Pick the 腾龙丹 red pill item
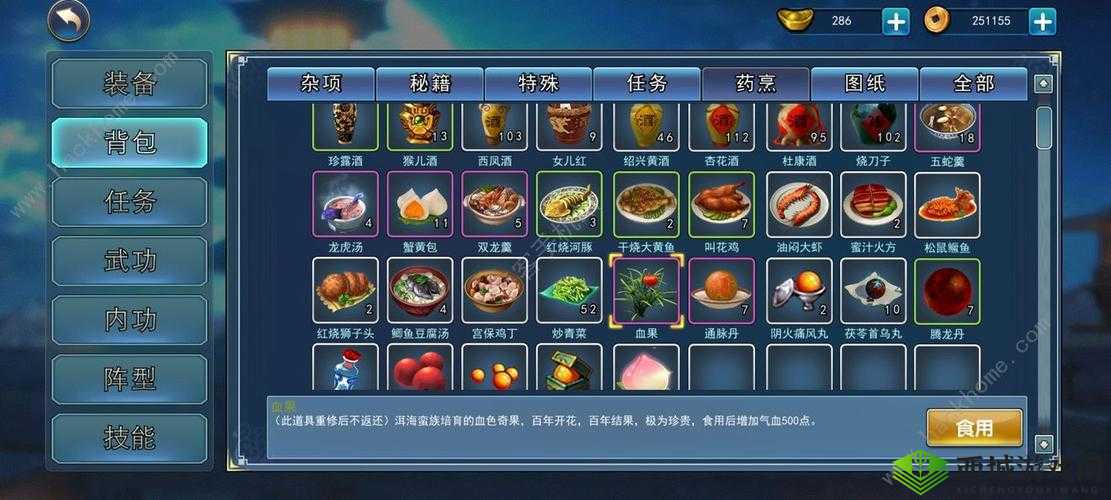This screenshot has width=1111, height=500. [x=947, y=291]
